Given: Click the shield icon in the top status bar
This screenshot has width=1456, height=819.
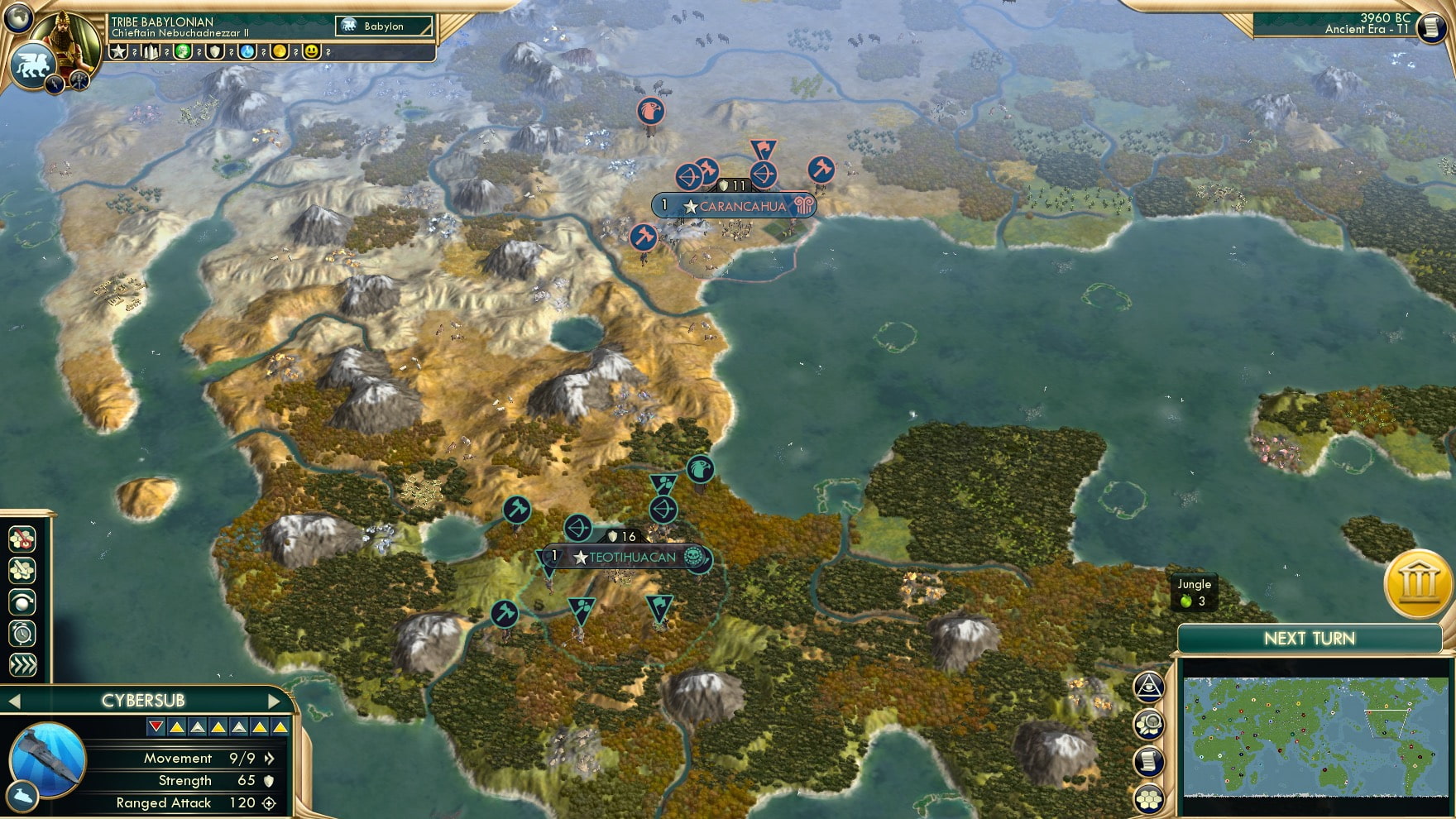Looking at the screenshot, I should point(217,52).
